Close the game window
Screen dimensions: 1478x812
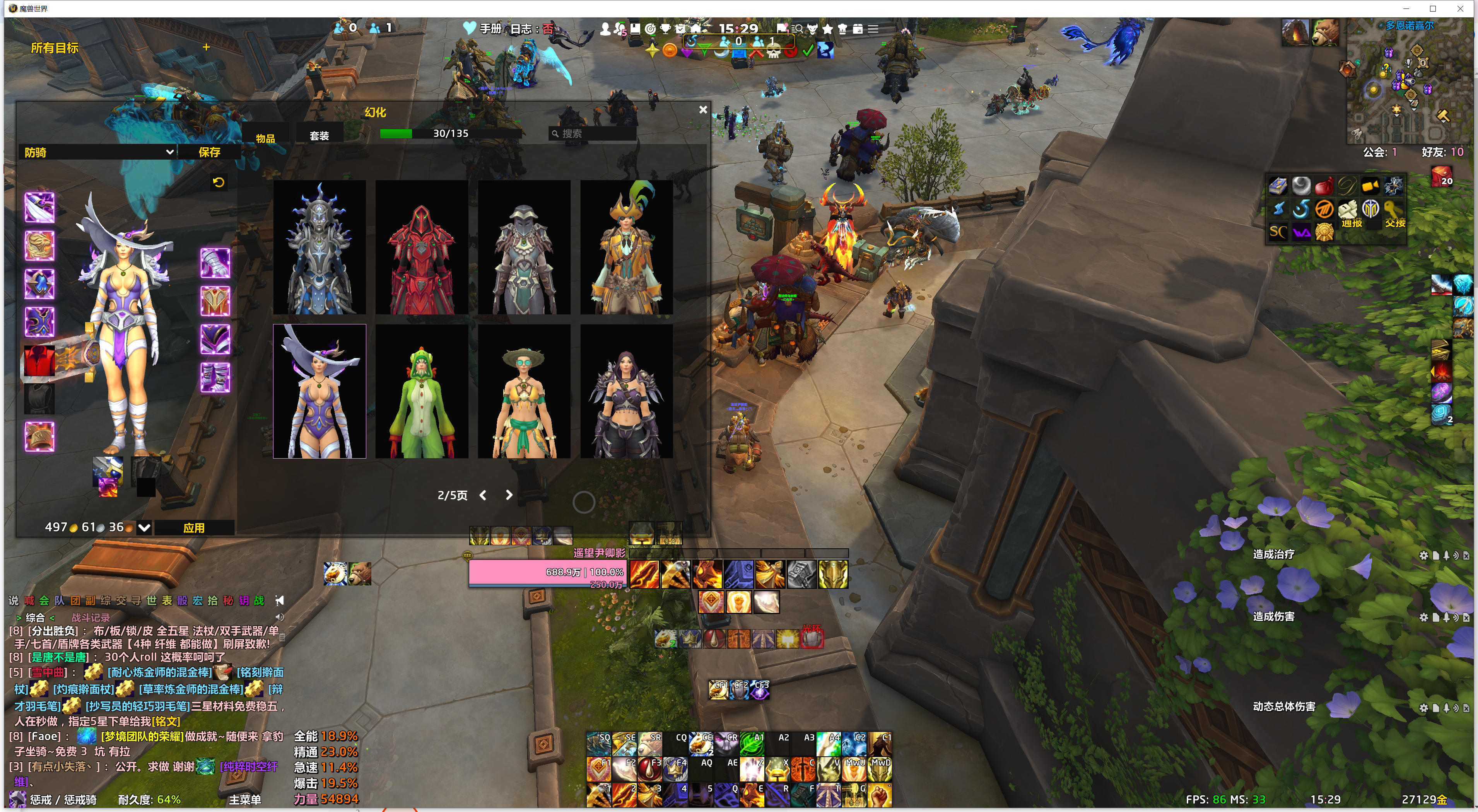tap(1460, 9)
